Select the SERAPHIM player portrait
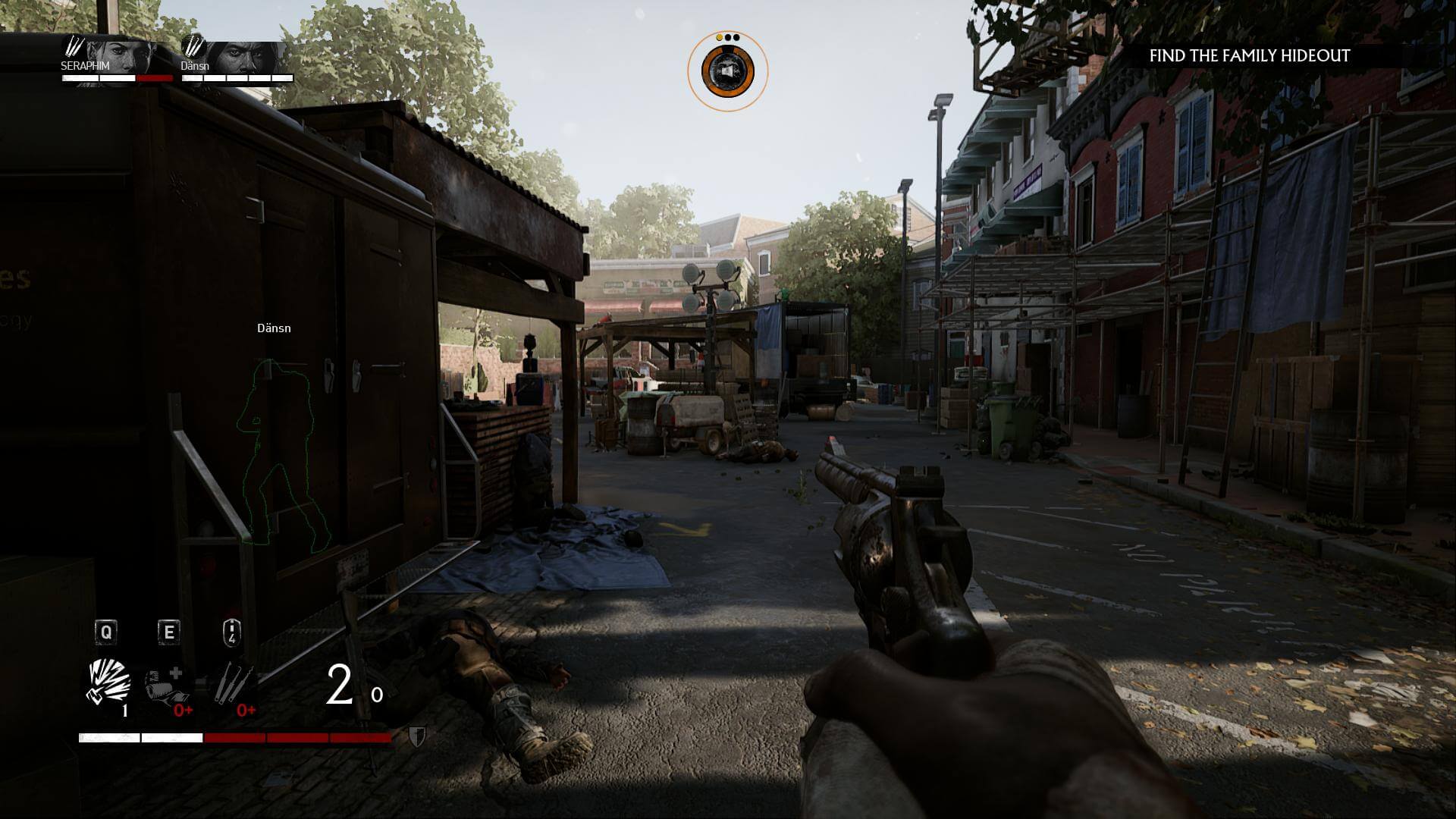The height and width of the screenshot is (819, 1456). tap(121, 57)
